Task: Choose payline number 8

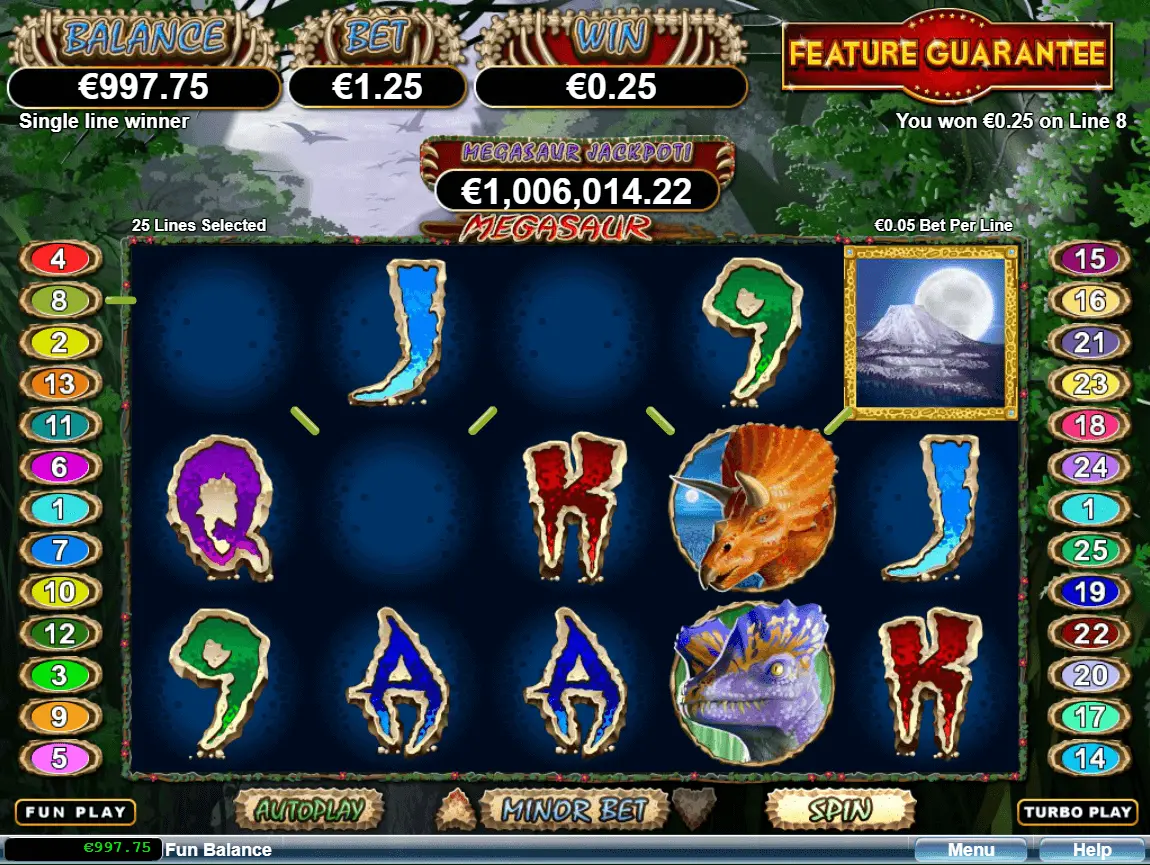Action: 59,301
